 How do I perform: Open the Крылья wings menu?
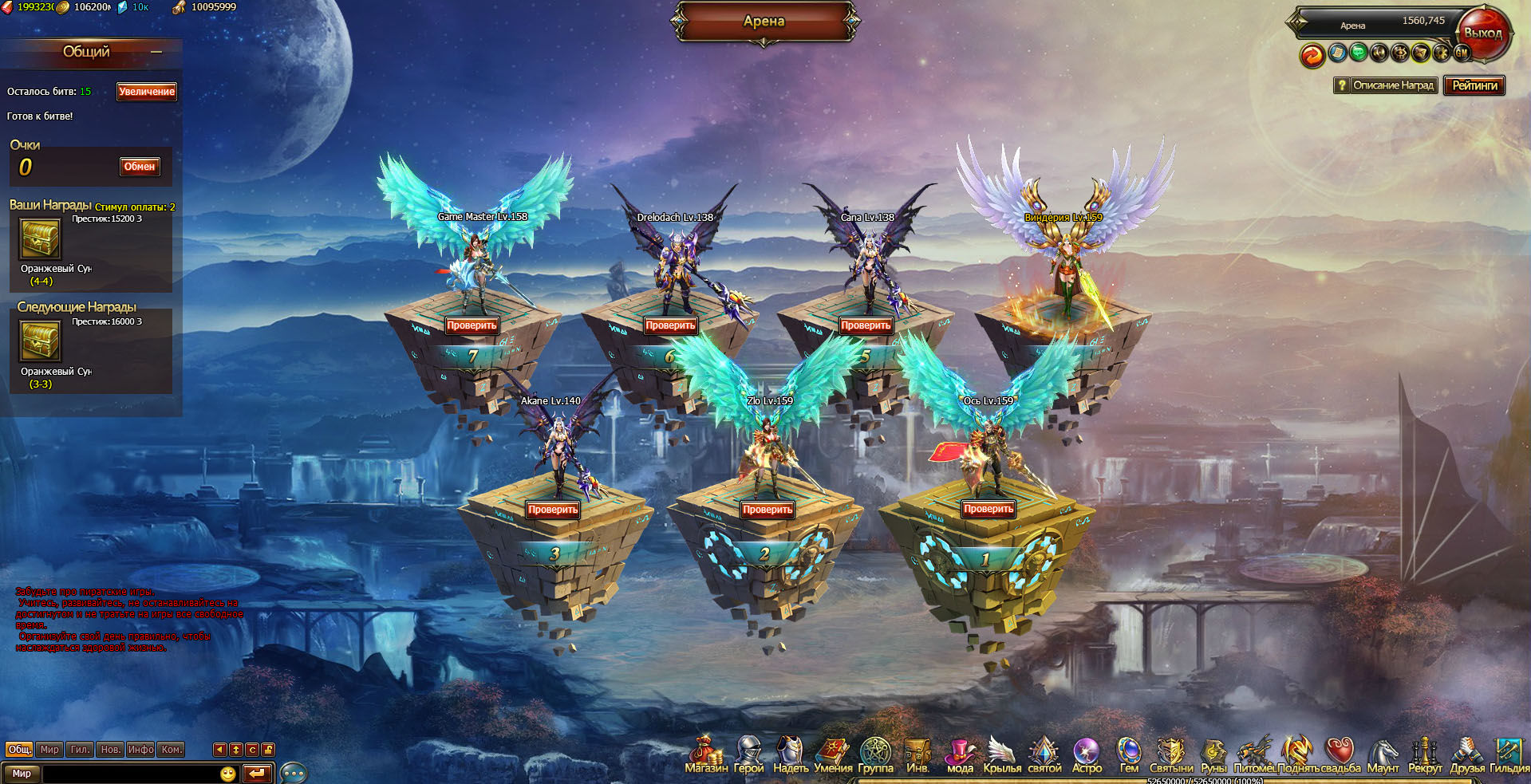1002,755
